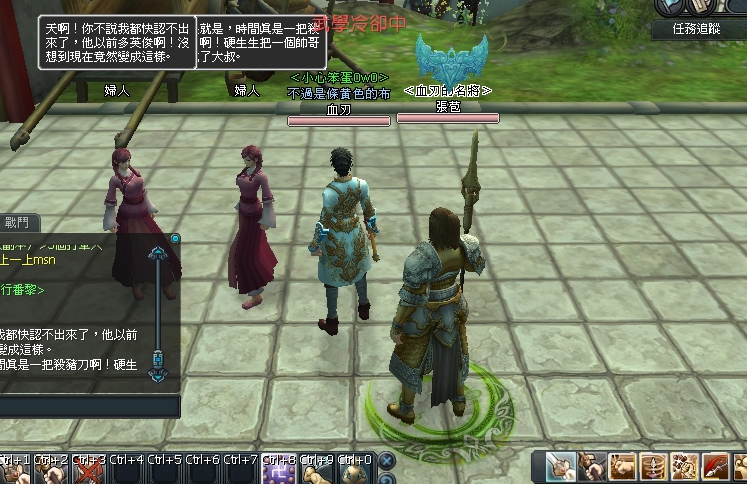Select the 張苞 target name plate
747x484 pixels.
pyautogui.click(x=447, y=105)
